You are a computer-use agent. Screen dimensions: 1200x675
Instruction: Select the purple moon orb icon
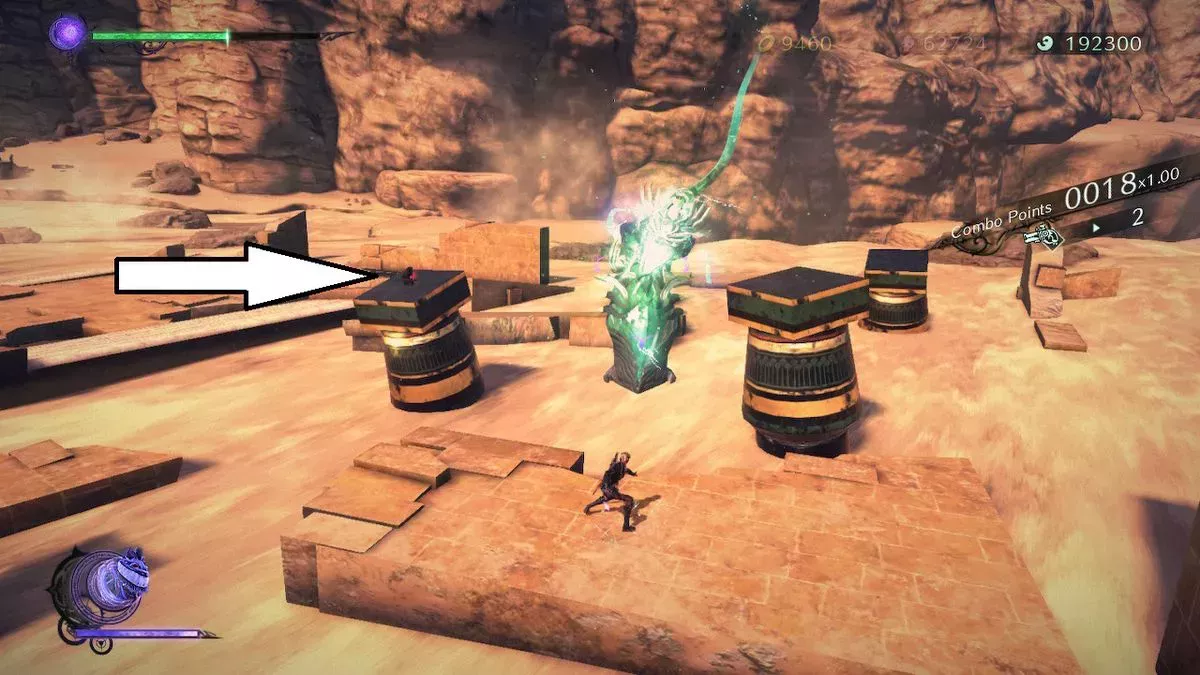click(x=68, y=34)
